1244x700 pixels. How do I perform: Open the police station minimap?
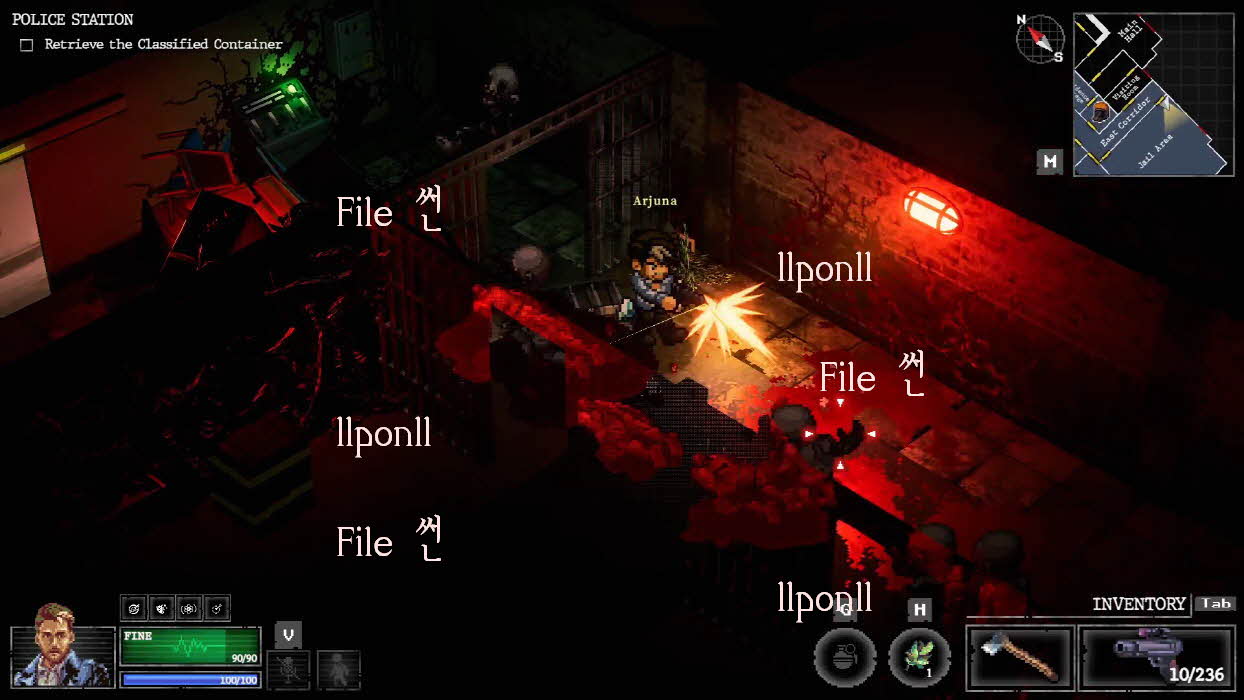click(1153, 94)
